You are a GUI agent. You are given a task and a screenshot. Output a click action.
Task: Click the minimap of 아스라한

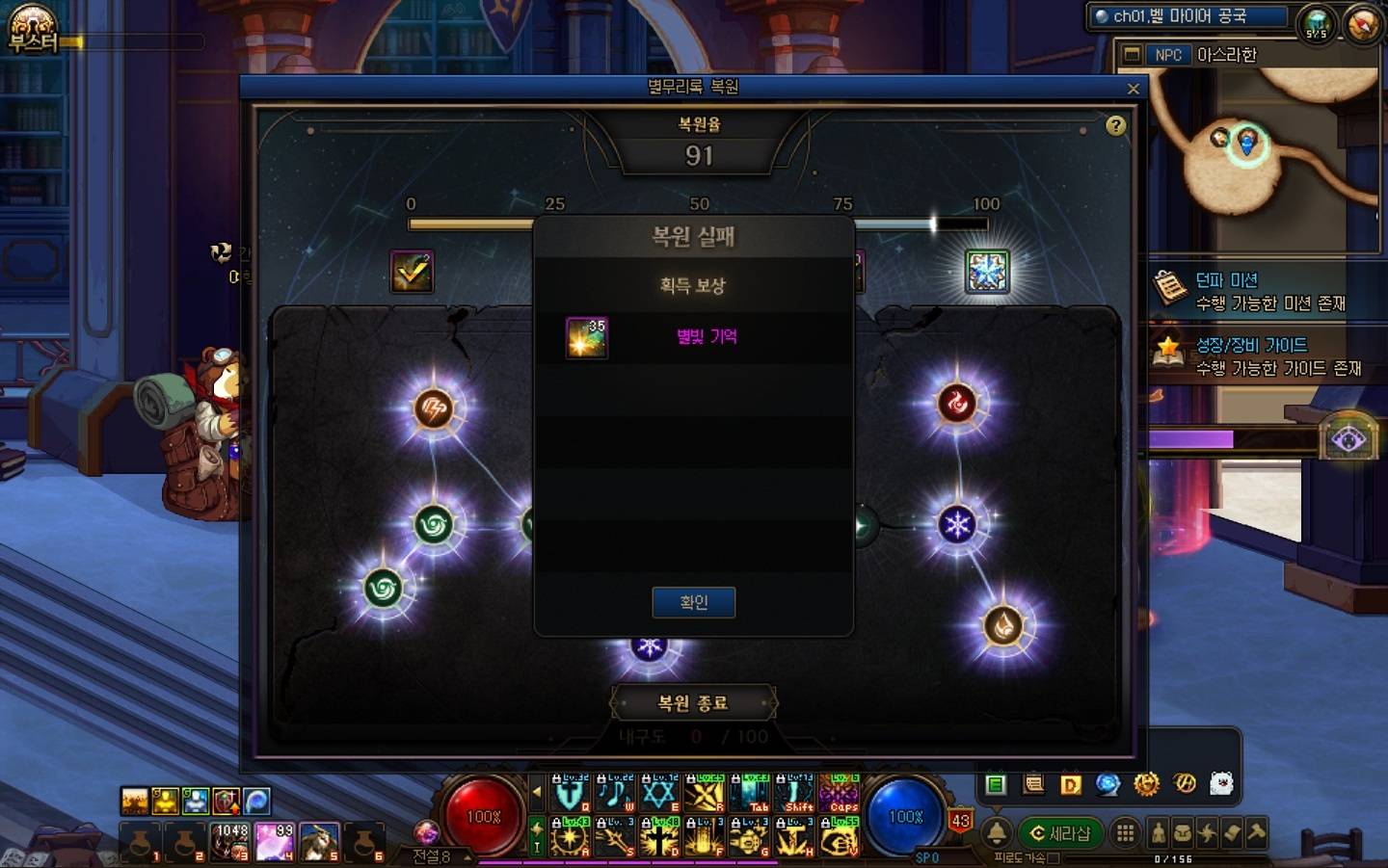(x=1253, y=145)
